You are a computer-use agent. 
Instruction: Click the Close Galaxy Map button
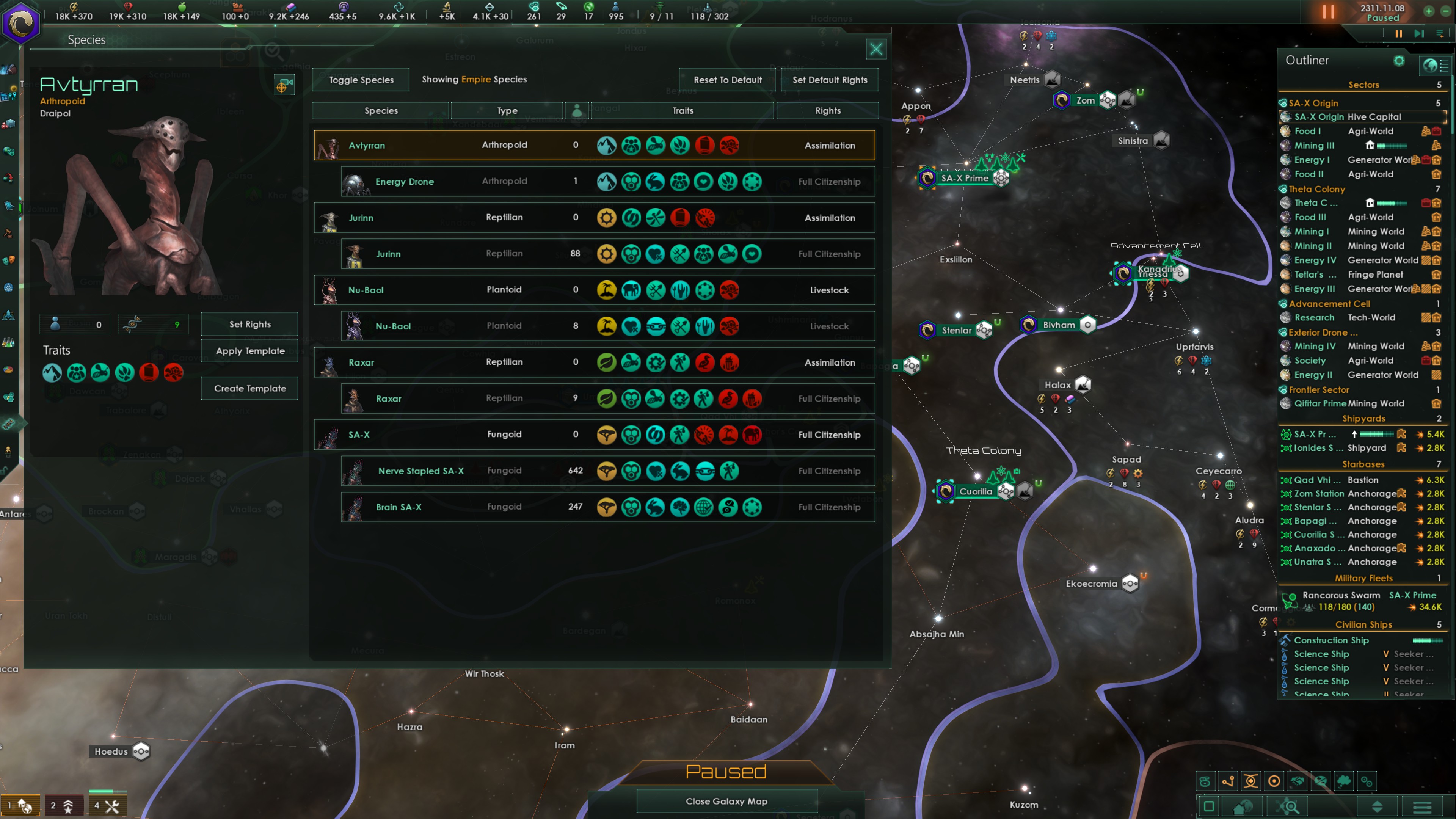pos(727,801)
